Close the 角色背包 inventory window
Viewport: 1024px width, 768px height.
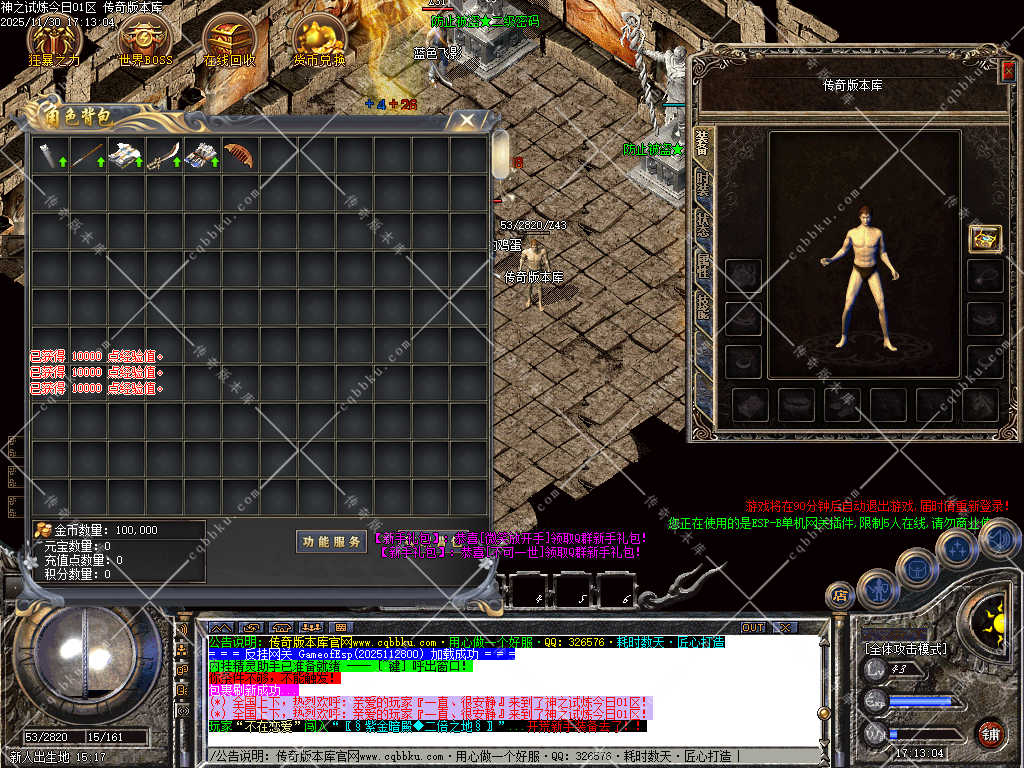[x=465, y=120]
